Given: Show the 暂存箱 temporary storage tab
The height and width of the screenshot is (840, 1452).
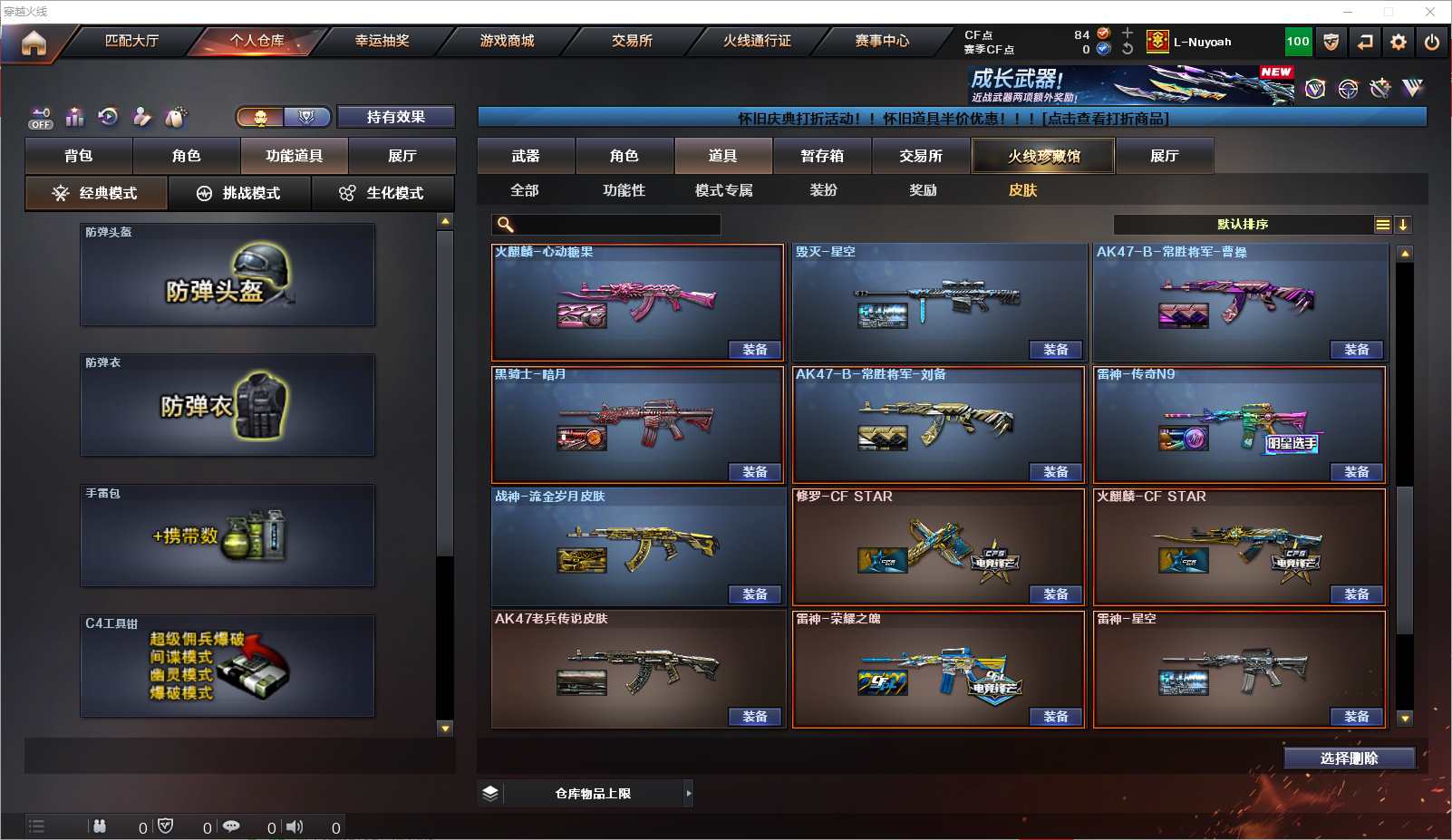Looking at the screenshot, I should click(x=822, y=156).
